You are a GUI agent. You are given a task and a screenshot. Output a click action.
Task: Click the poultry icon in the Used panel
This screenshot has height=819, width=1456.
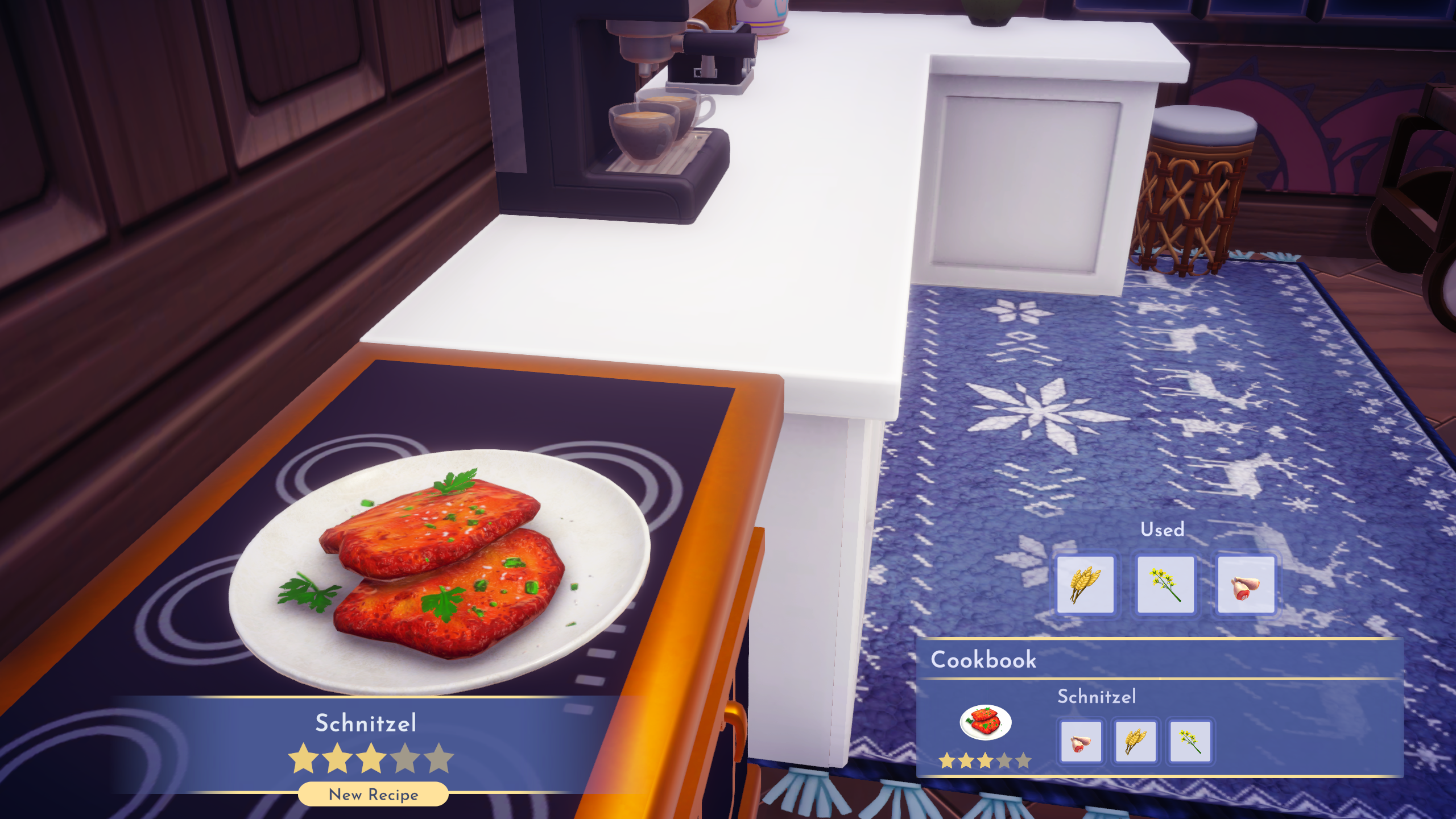click(x=1246, y=584)
